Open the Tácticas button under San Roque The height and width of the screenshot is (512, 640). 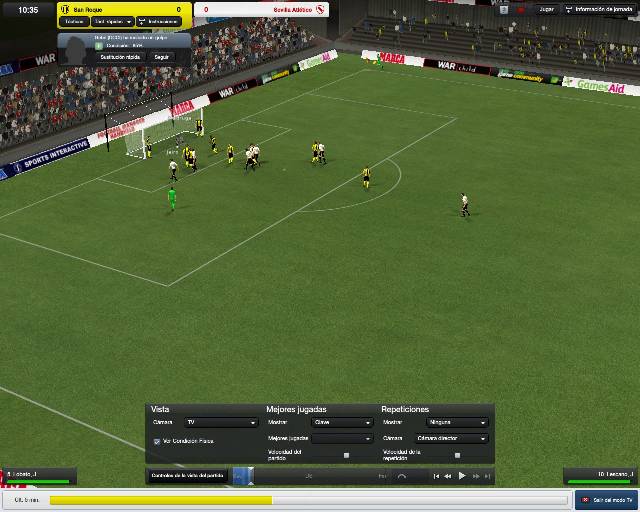75,21
